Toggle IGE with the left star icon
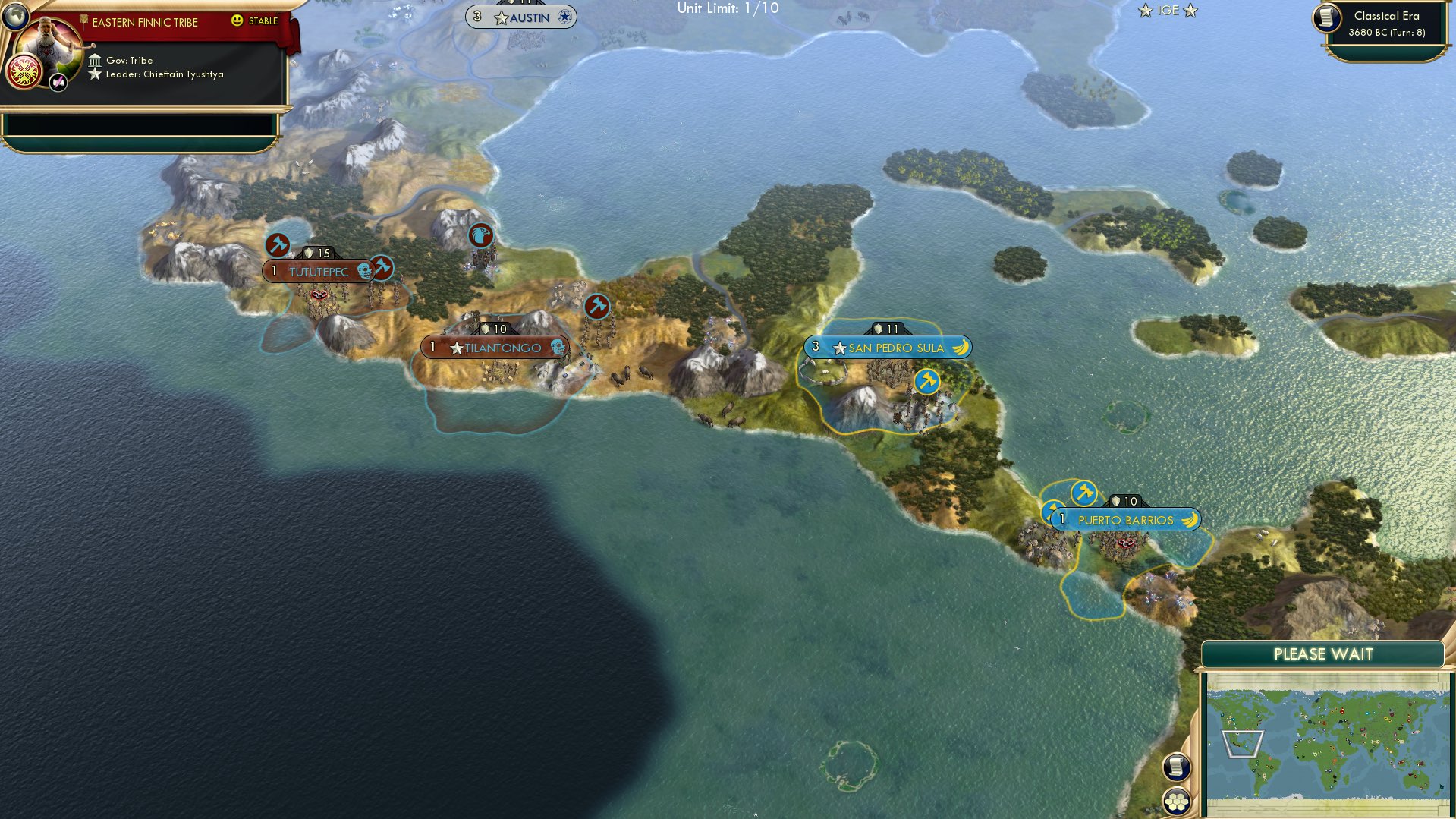1456x819 pixels. (1143, 11)
